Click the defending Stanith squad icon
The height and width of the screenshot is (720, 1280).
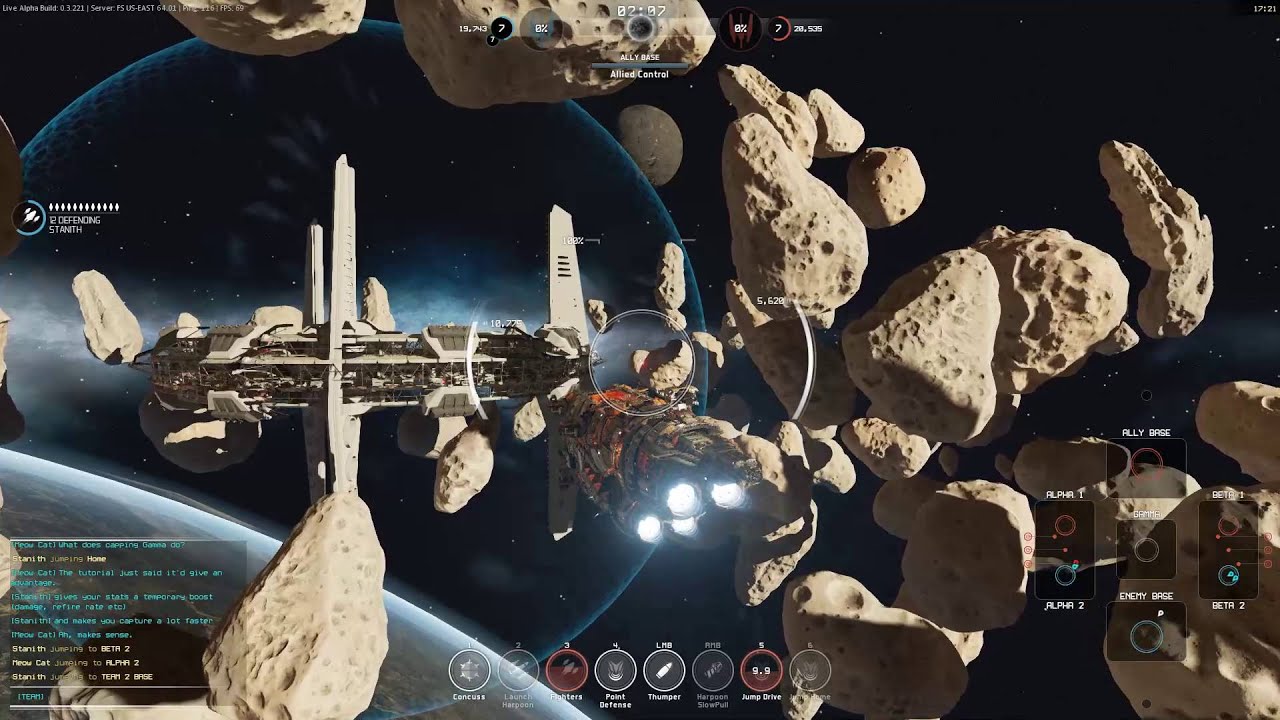tap(29, 217)
